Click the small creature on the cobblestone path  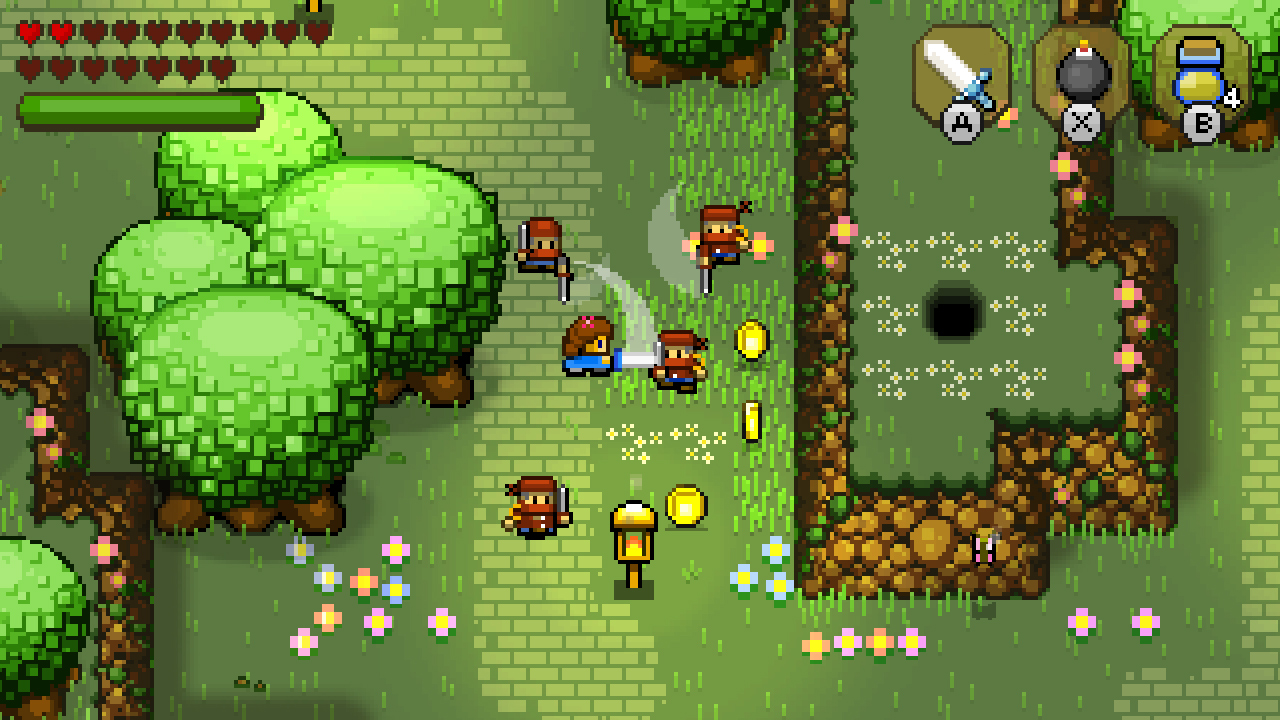[x=983, y=545]
